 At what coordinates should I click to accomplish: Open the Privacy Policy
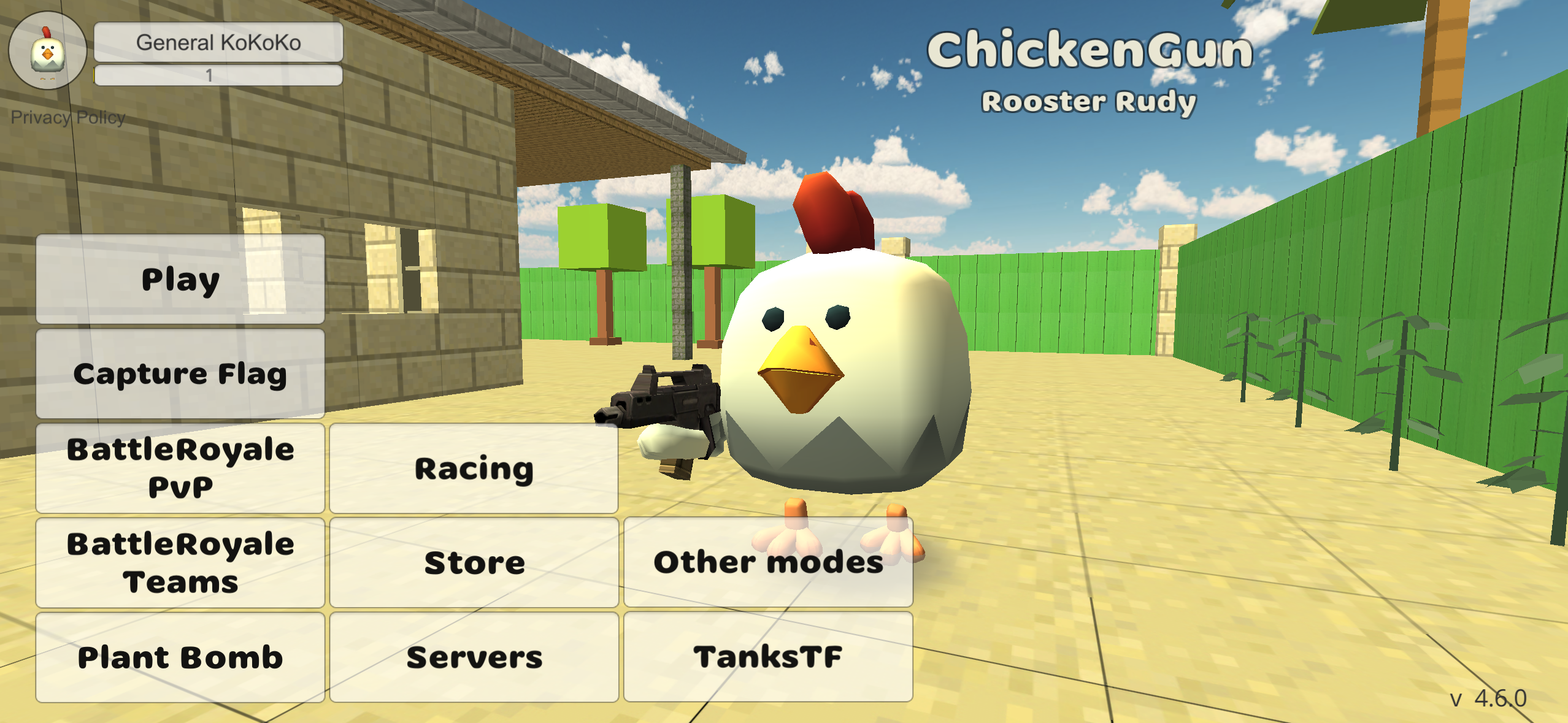(x=68, y=117)
